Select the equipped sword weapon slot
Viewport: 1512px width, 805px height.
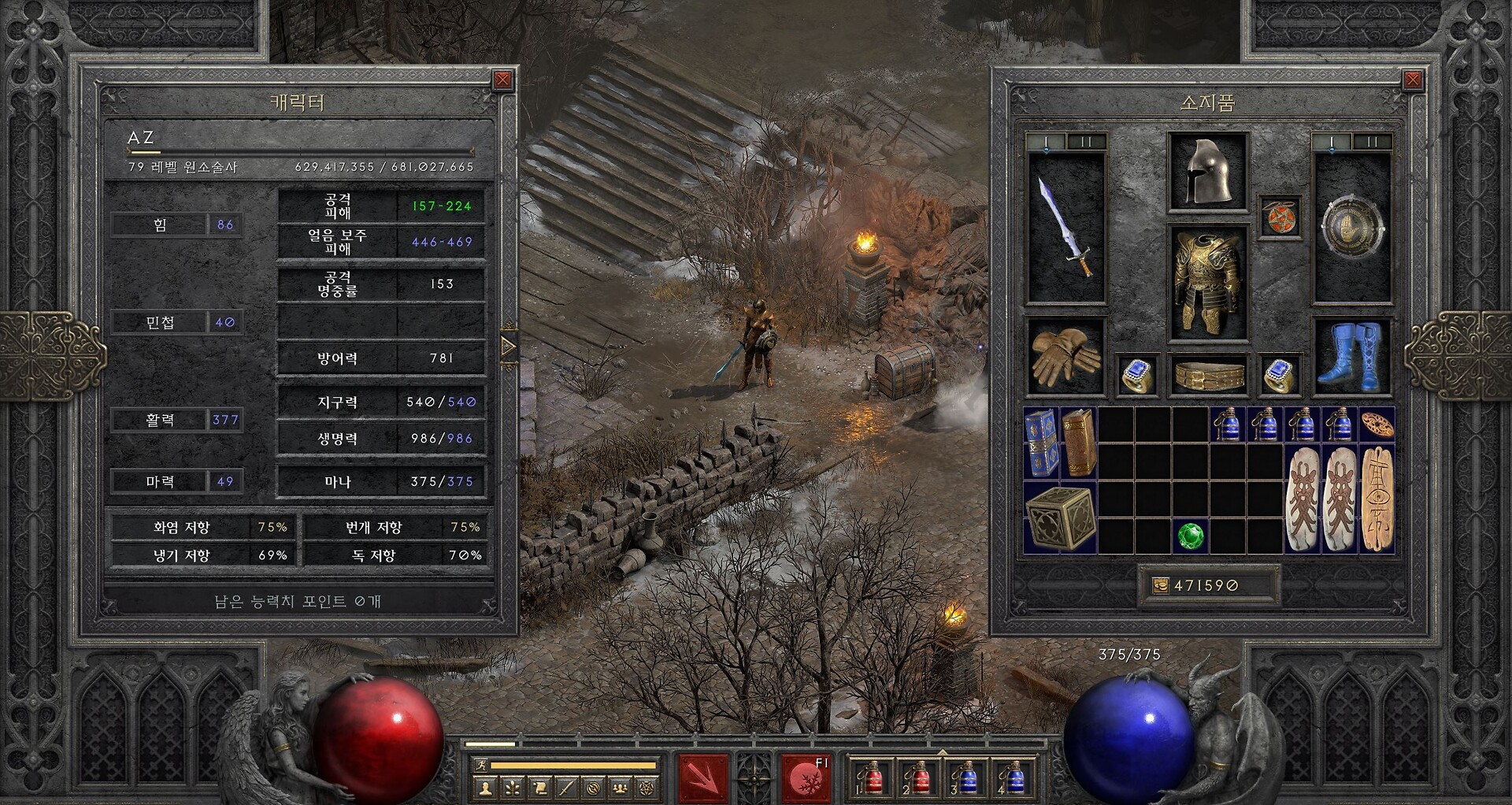click(1066, 227)
